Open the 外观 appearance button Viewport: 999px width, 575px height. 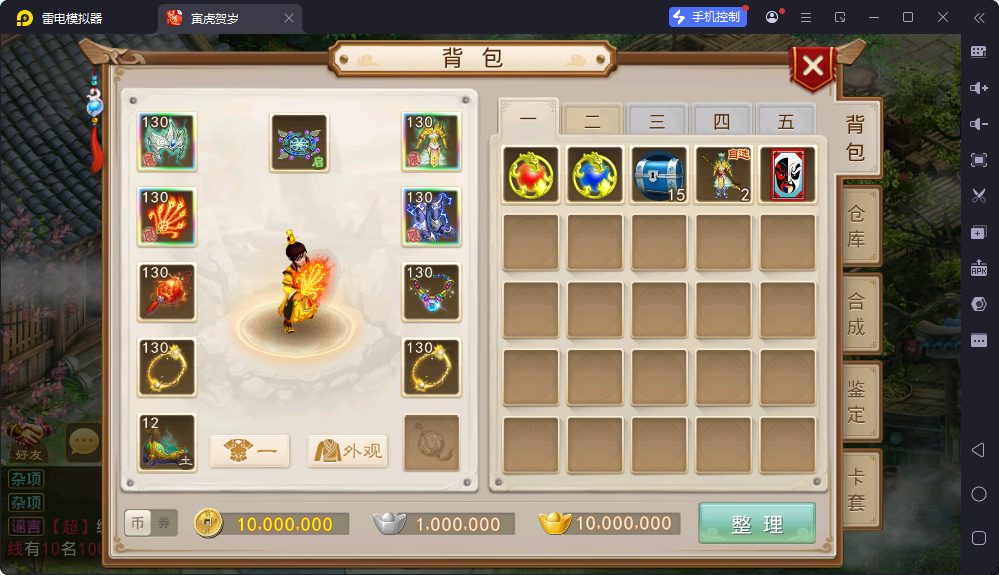coord(348,451)
